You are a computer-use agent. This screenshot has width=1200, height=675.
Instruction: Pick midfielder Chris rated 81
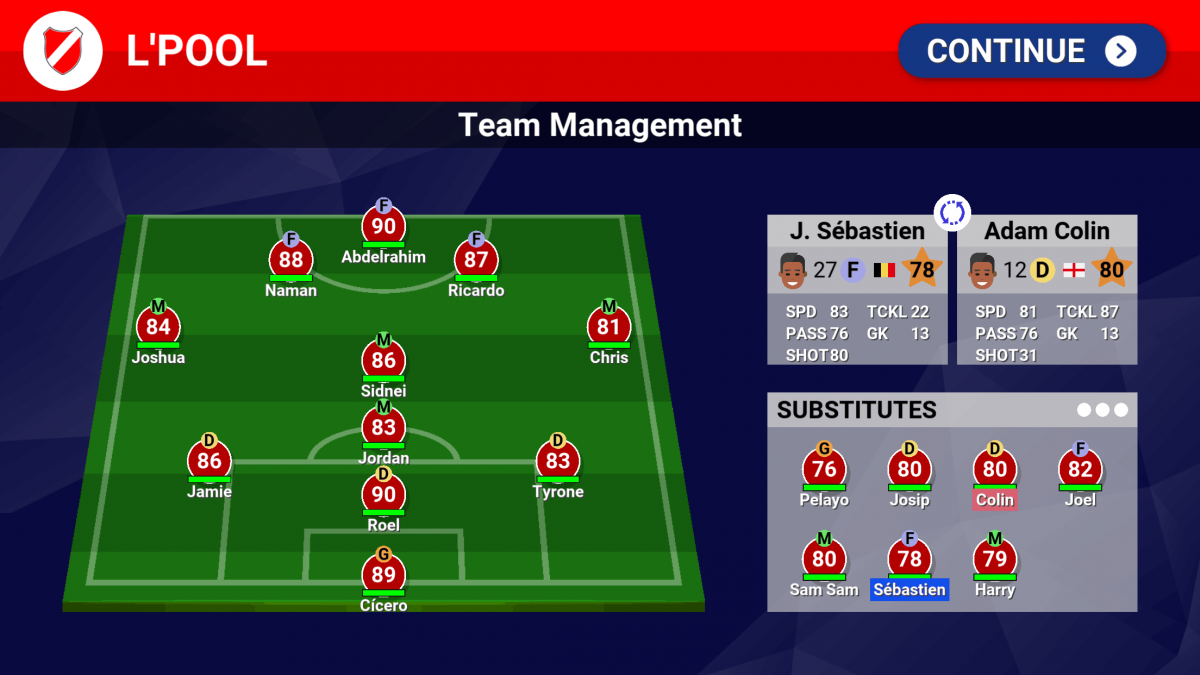tap(609, 327)
